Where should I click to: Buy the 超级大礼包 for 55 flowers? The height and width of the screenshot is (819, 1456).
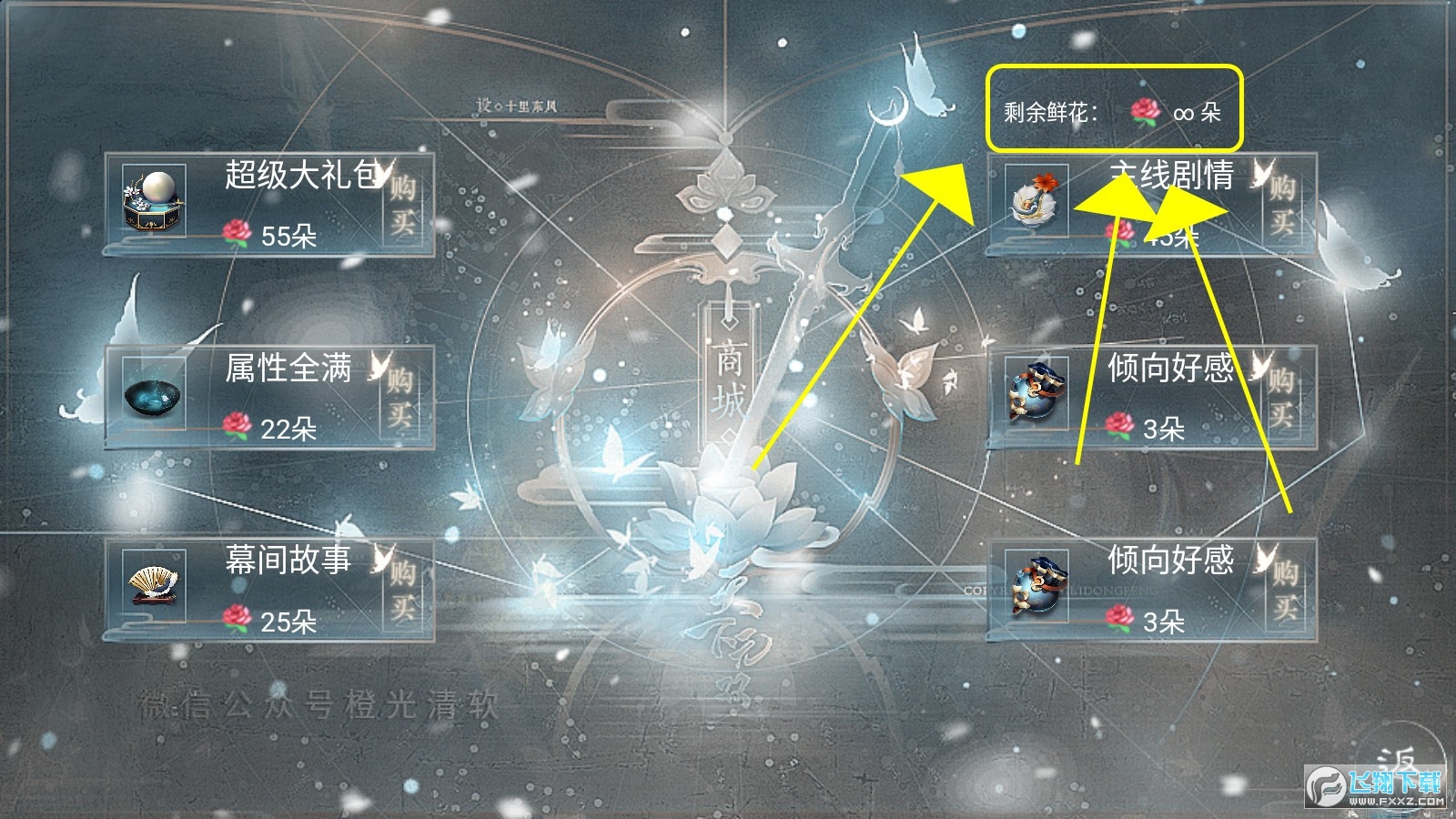[403, 203]
